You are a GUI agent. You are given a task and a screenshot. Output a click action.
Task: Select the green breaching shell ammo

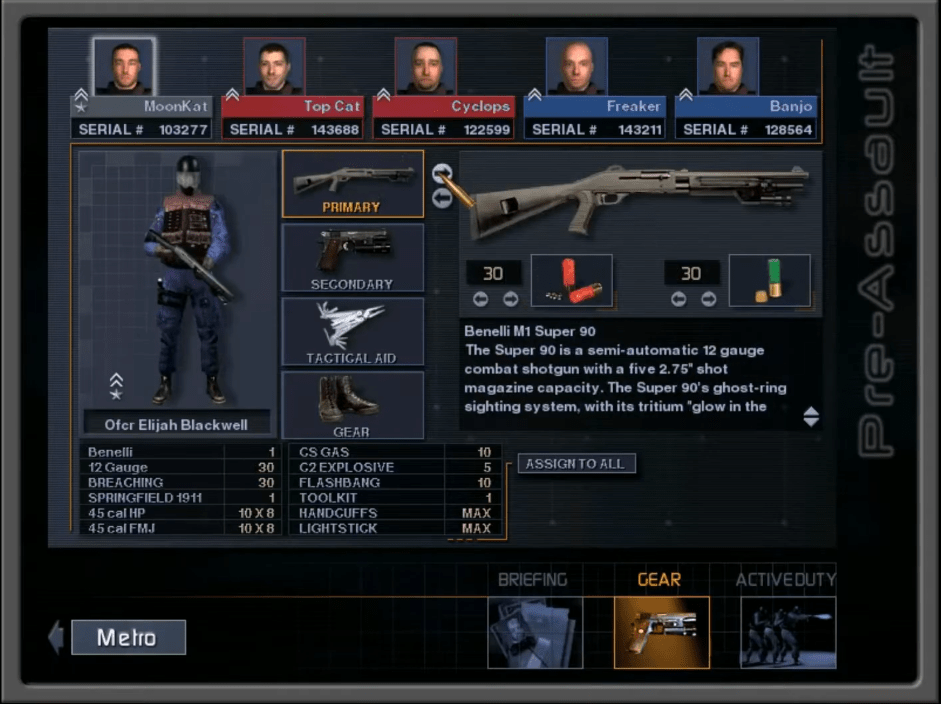[x=769, y=281]
